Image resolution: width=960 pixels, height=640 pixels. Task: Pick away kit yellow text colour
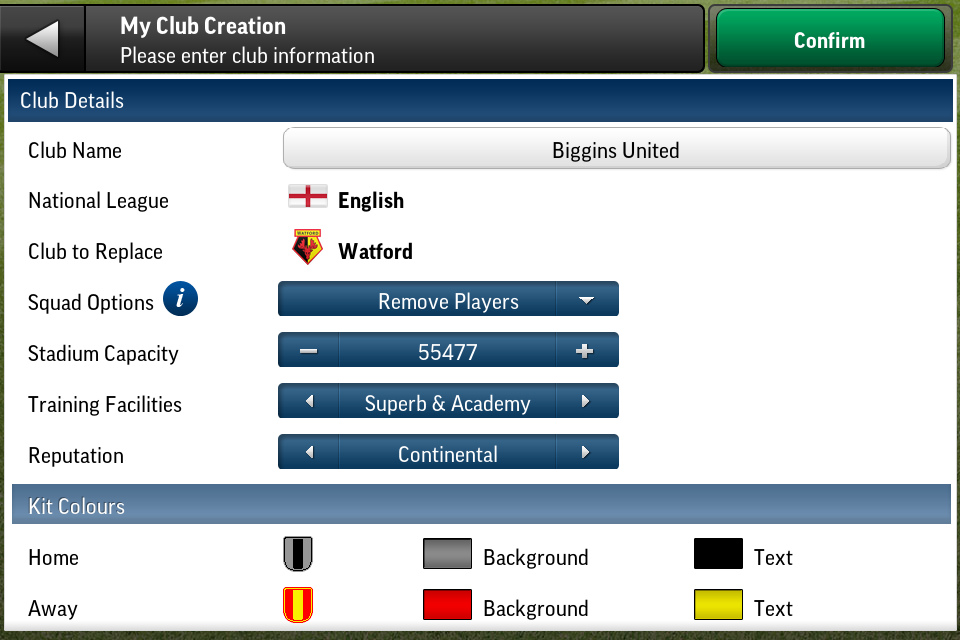click(718, 606)
